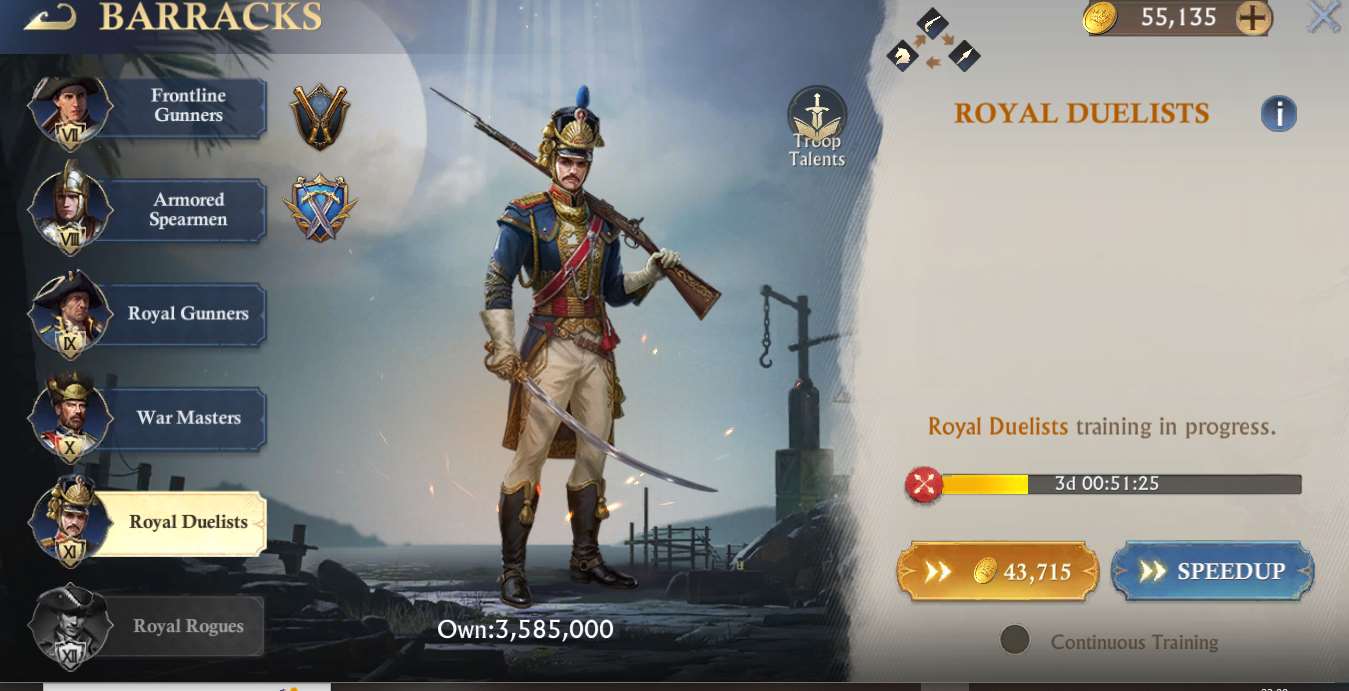Choose the locked Royal Rogues troop
Screen dimensions: 1349x691
[188, 626]
